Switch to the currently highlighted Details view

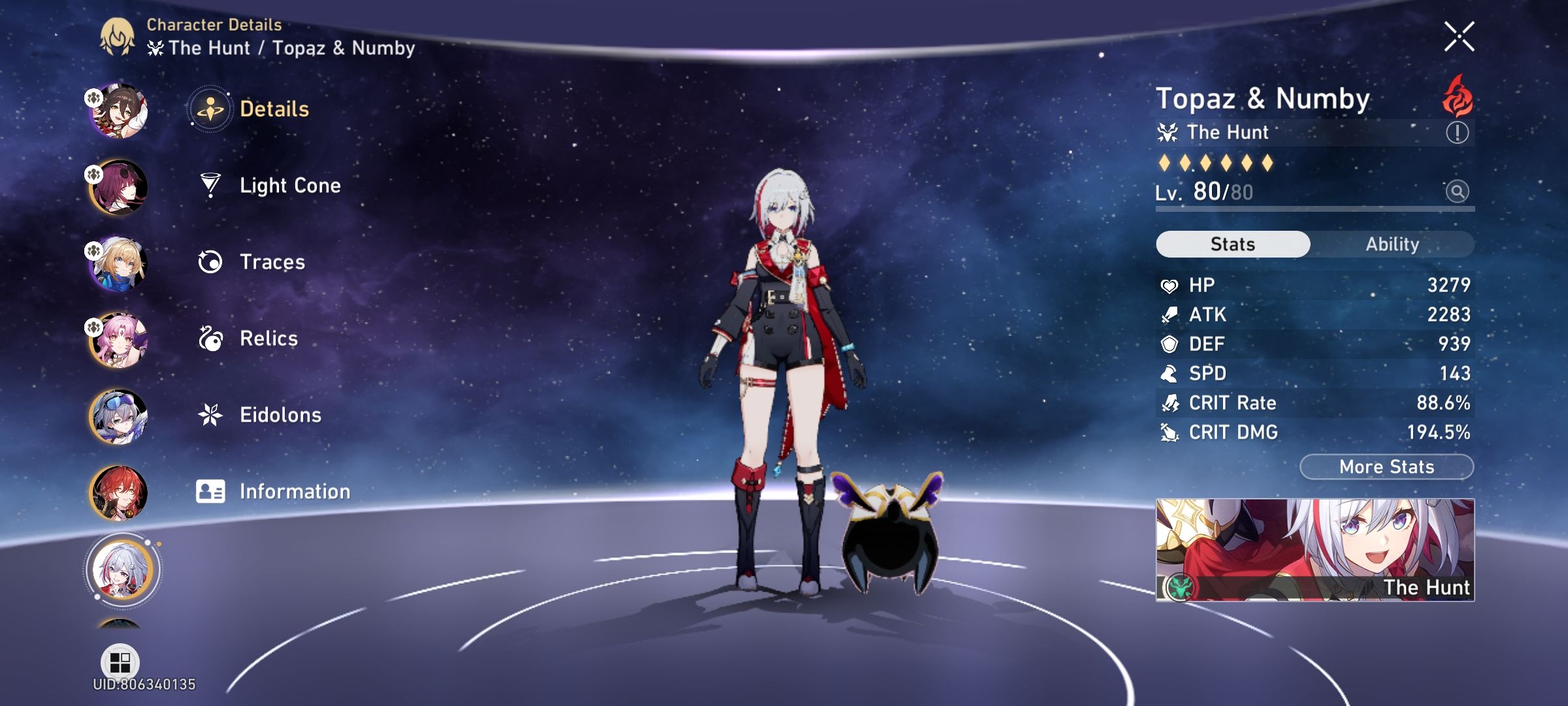[209, 110]
